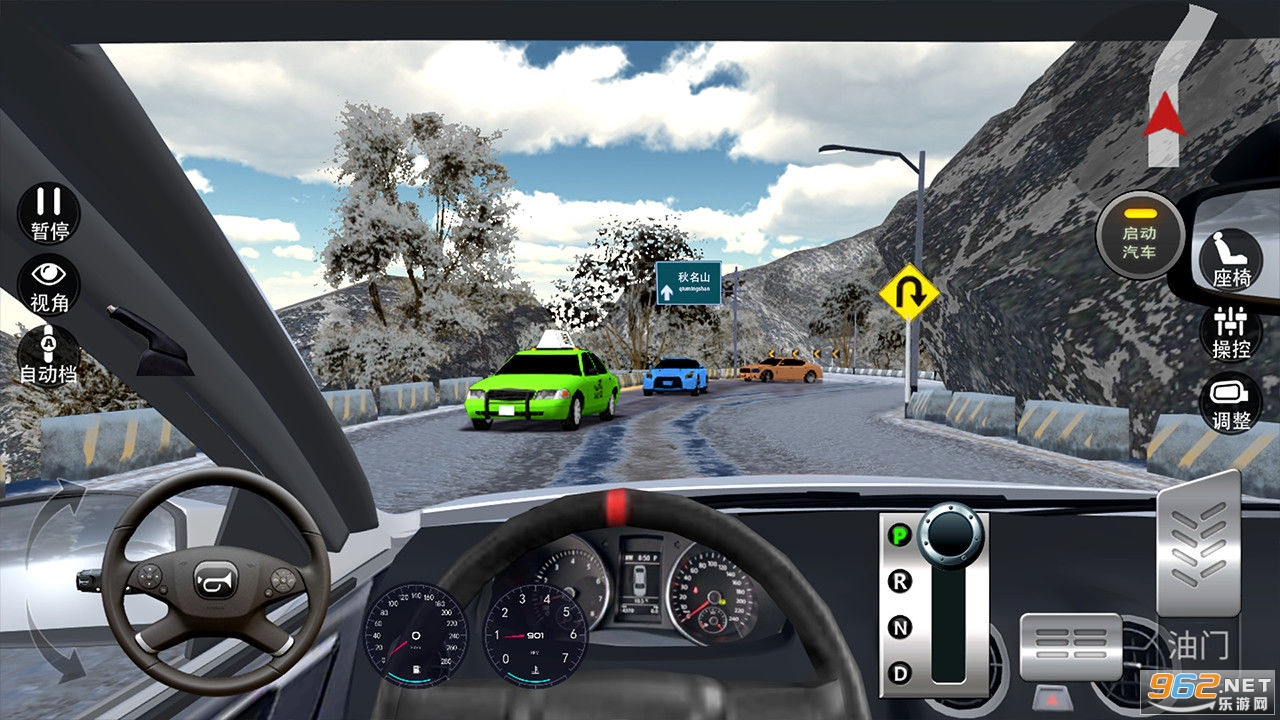Honk the horn on the steering wheel
Image resolution: width=1280 pixels, height=720 pixels.
click(216, 579)
